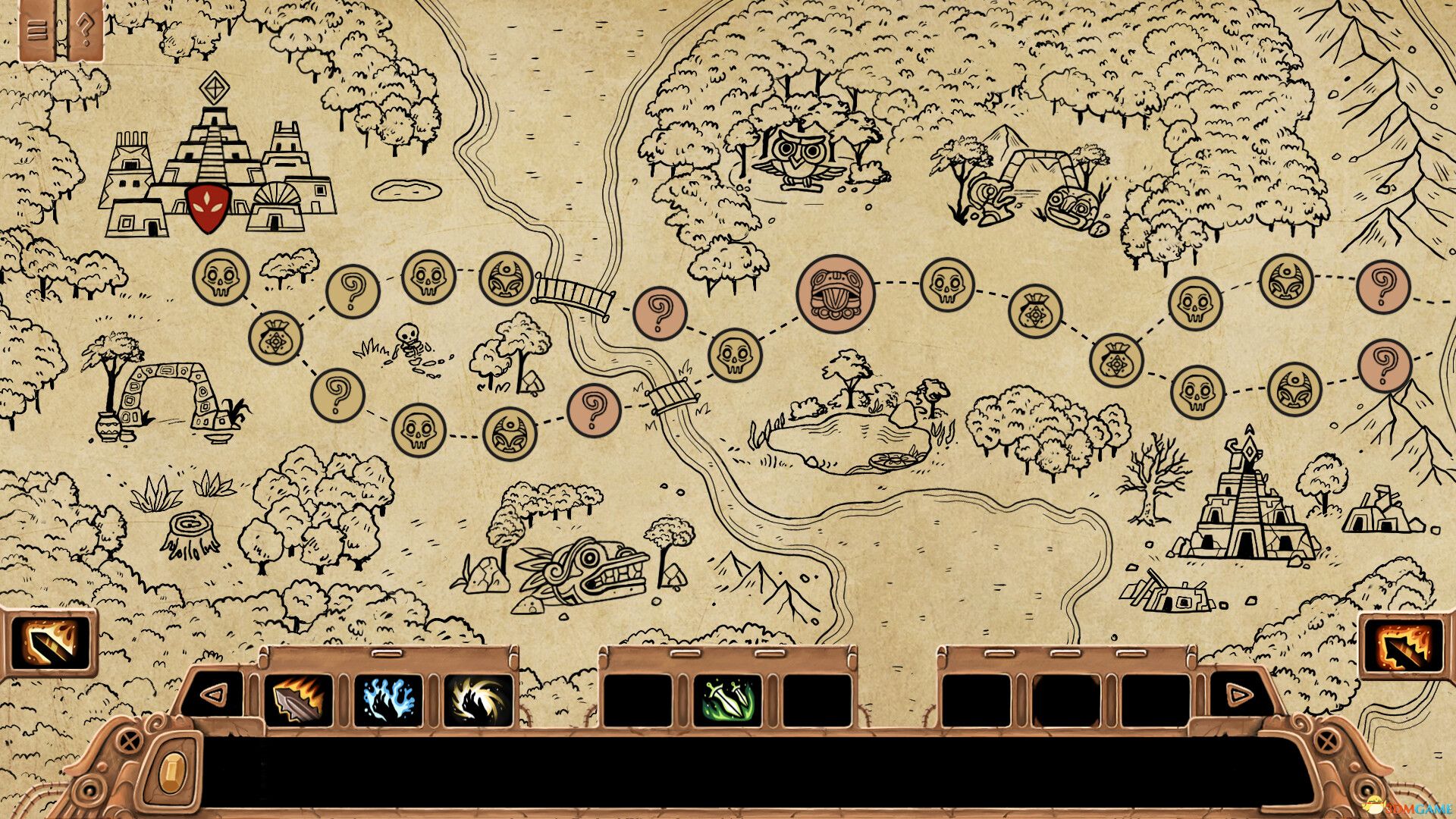Activate the blue spirit flames skill
1456x819 pixels.
pos(388,701)
